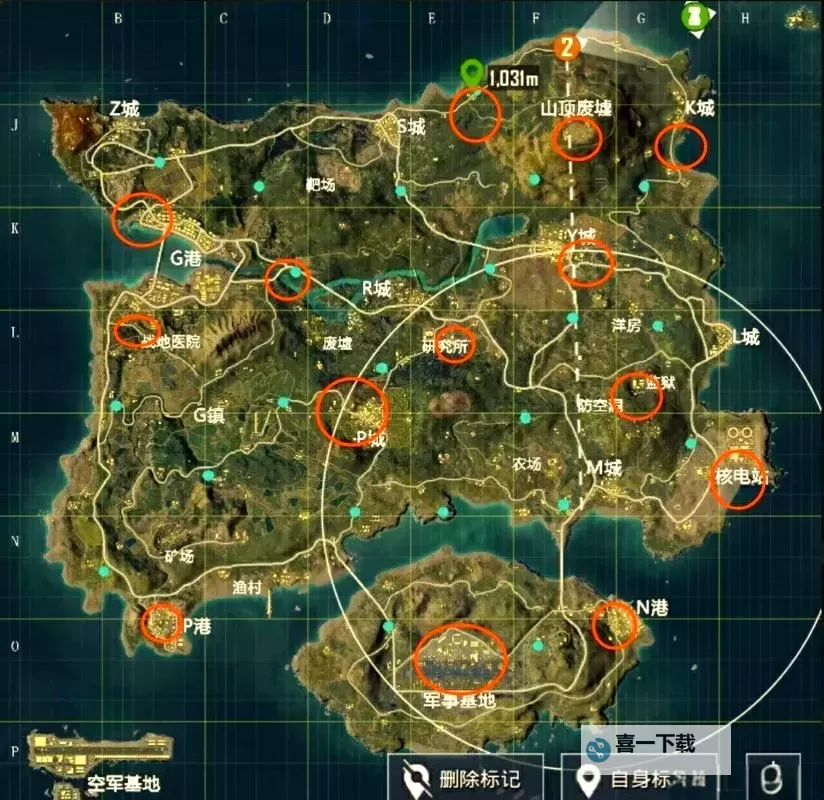Click the orange teammate number 2 marker
824x800 pixels.
tap(568, 46)
